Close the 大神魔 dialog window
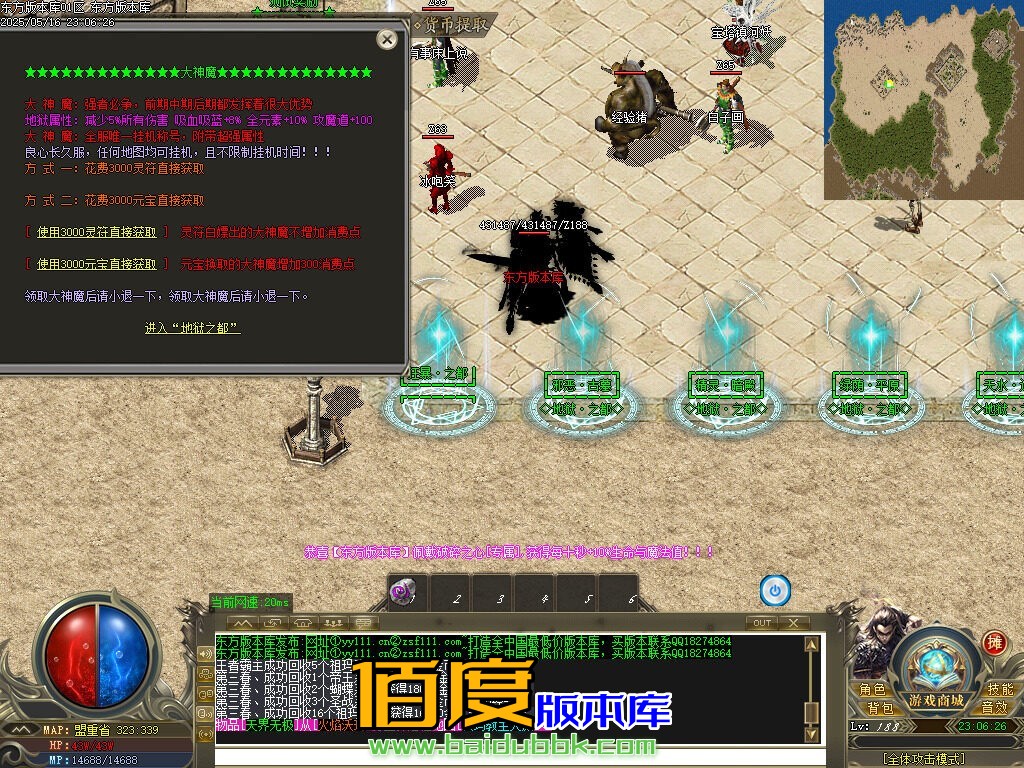The height and width of the screenshot is (768, 1024). coord(387,39)
